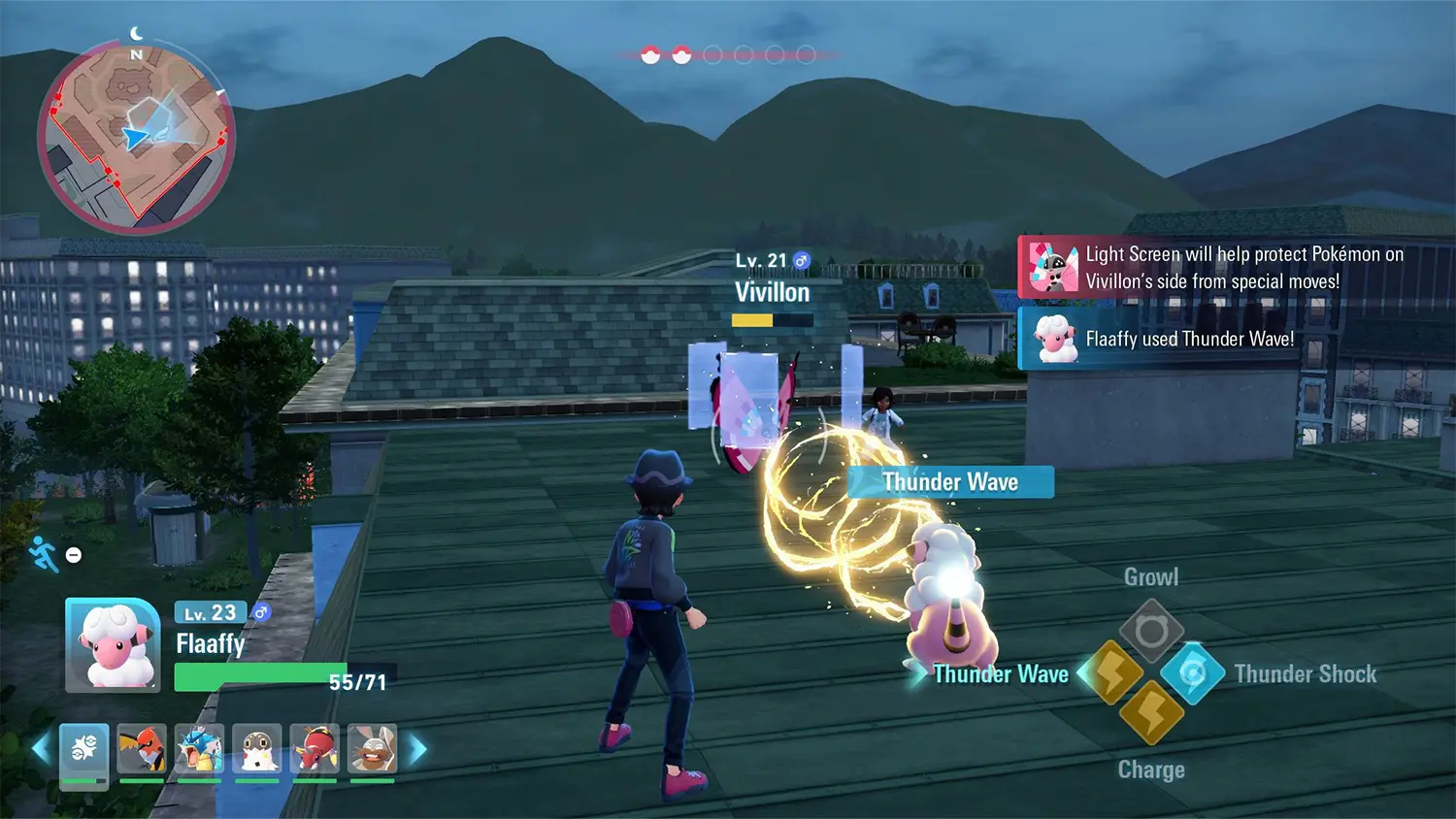Select Talonflame's icon in the party bar
This screenshot has width=1456, height=819.
[143, 747]
